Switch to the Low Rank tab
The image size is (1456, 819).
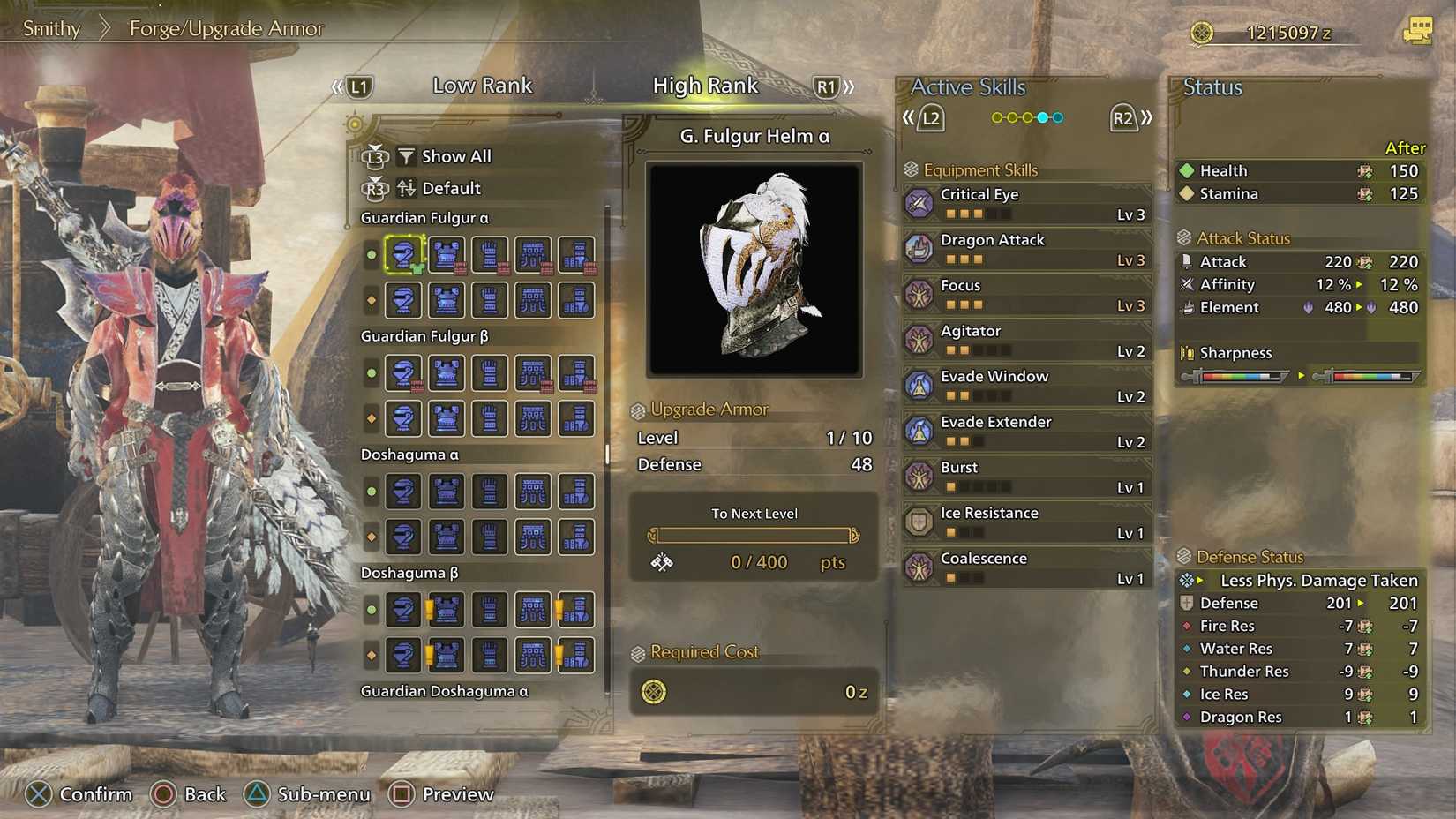coord(482,86)
